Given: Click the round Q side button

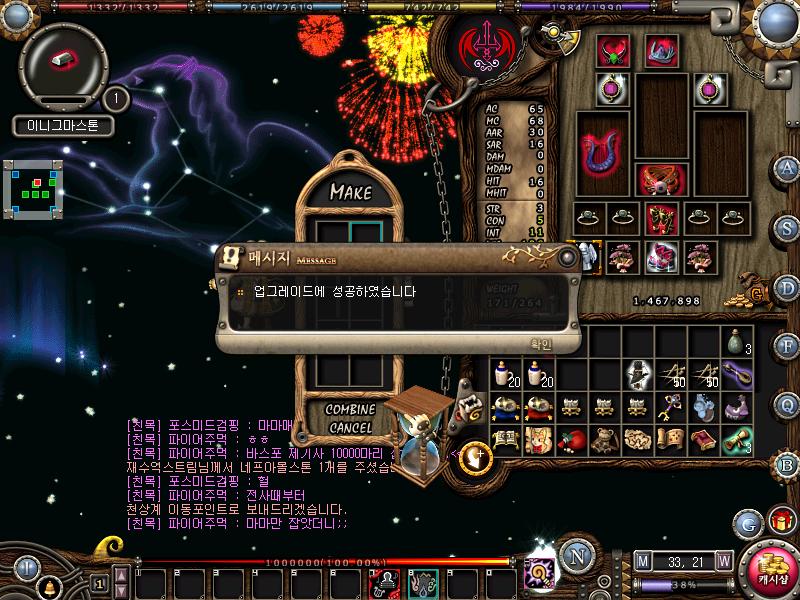Looking at the screenshot, I should tap(787, 404).
